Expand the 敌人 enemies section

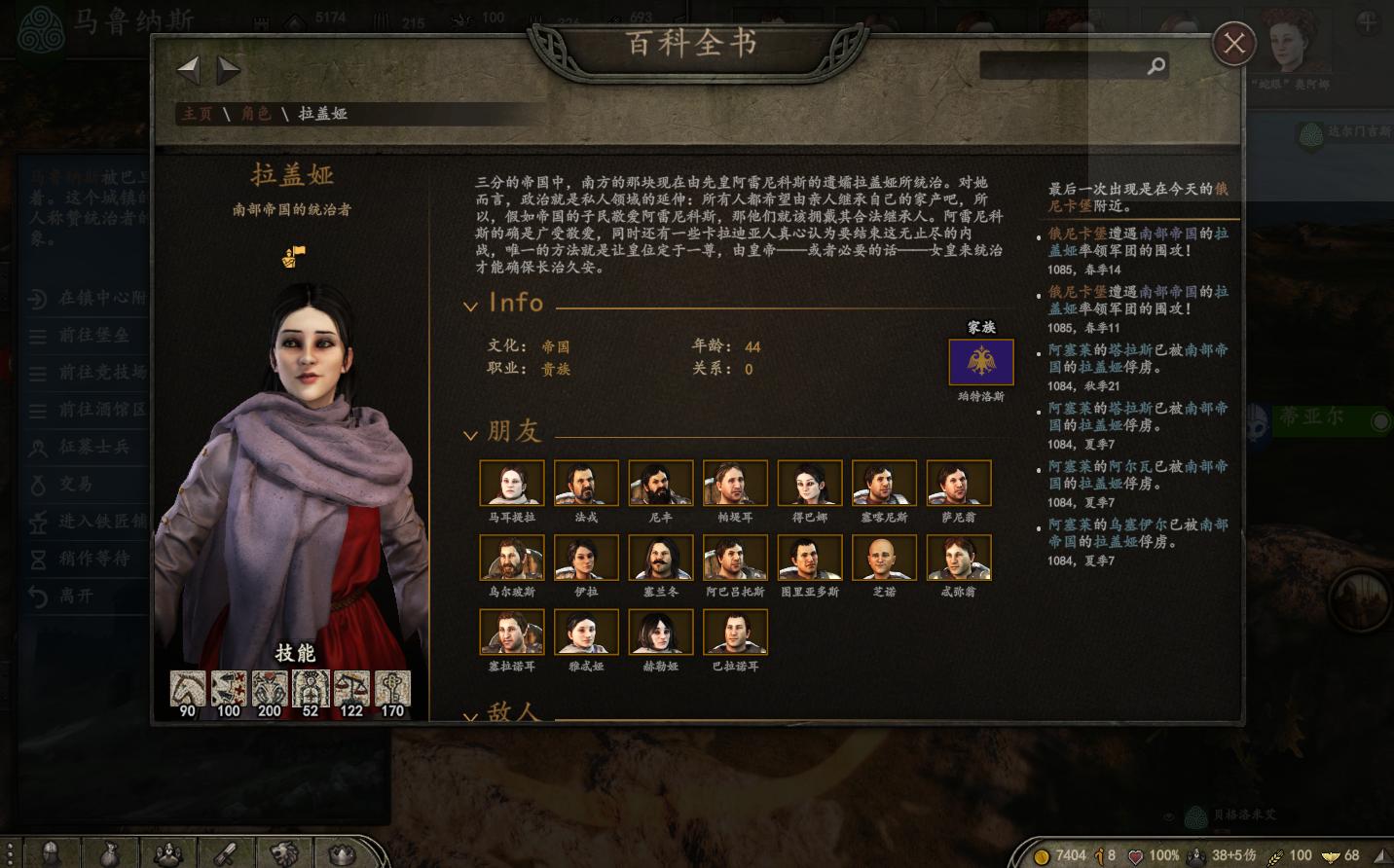click(x=471, y=716)
